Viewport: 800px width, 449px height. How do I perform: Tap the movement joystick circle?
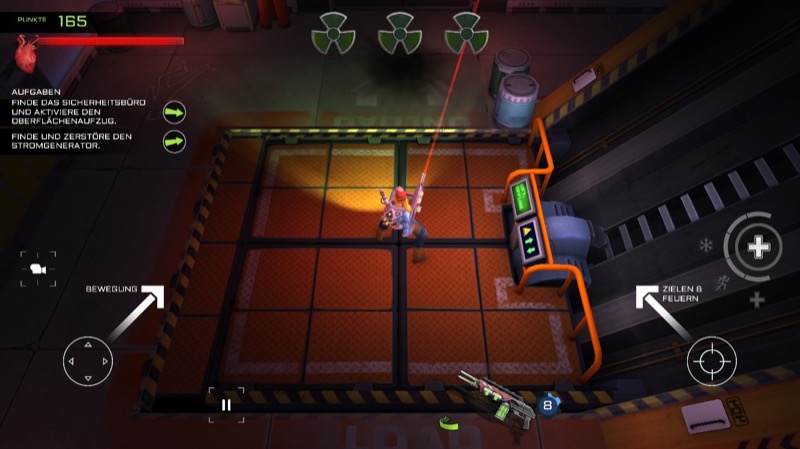(x=88, y=362)
